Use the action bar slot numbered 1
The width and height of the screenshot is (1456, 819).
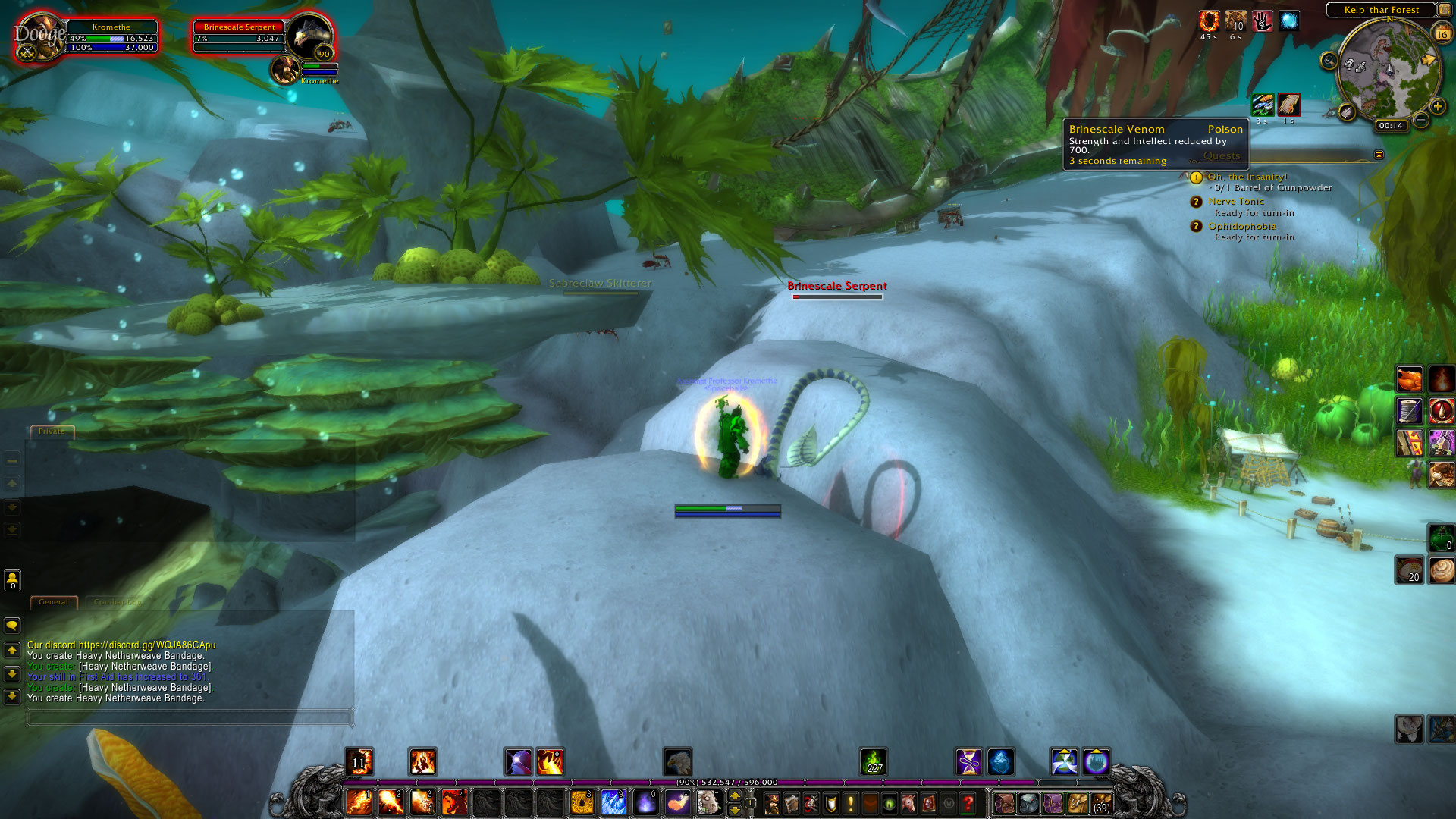point(359,802)
